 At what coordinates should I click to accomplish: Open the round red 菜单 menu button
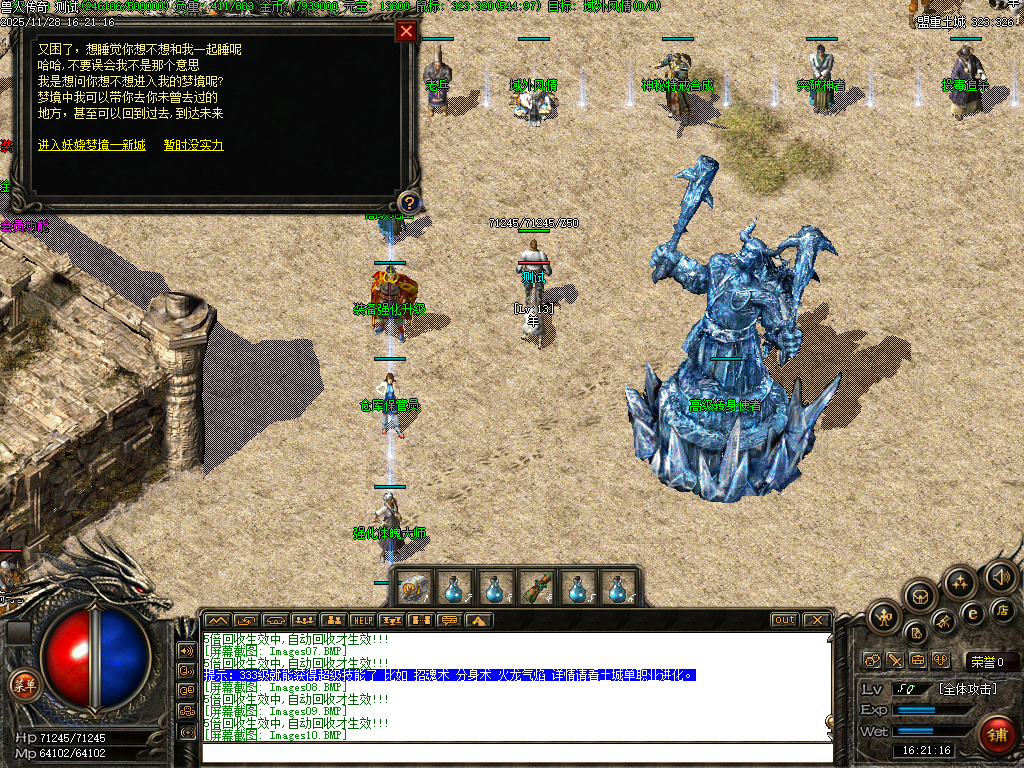[23, 684]
